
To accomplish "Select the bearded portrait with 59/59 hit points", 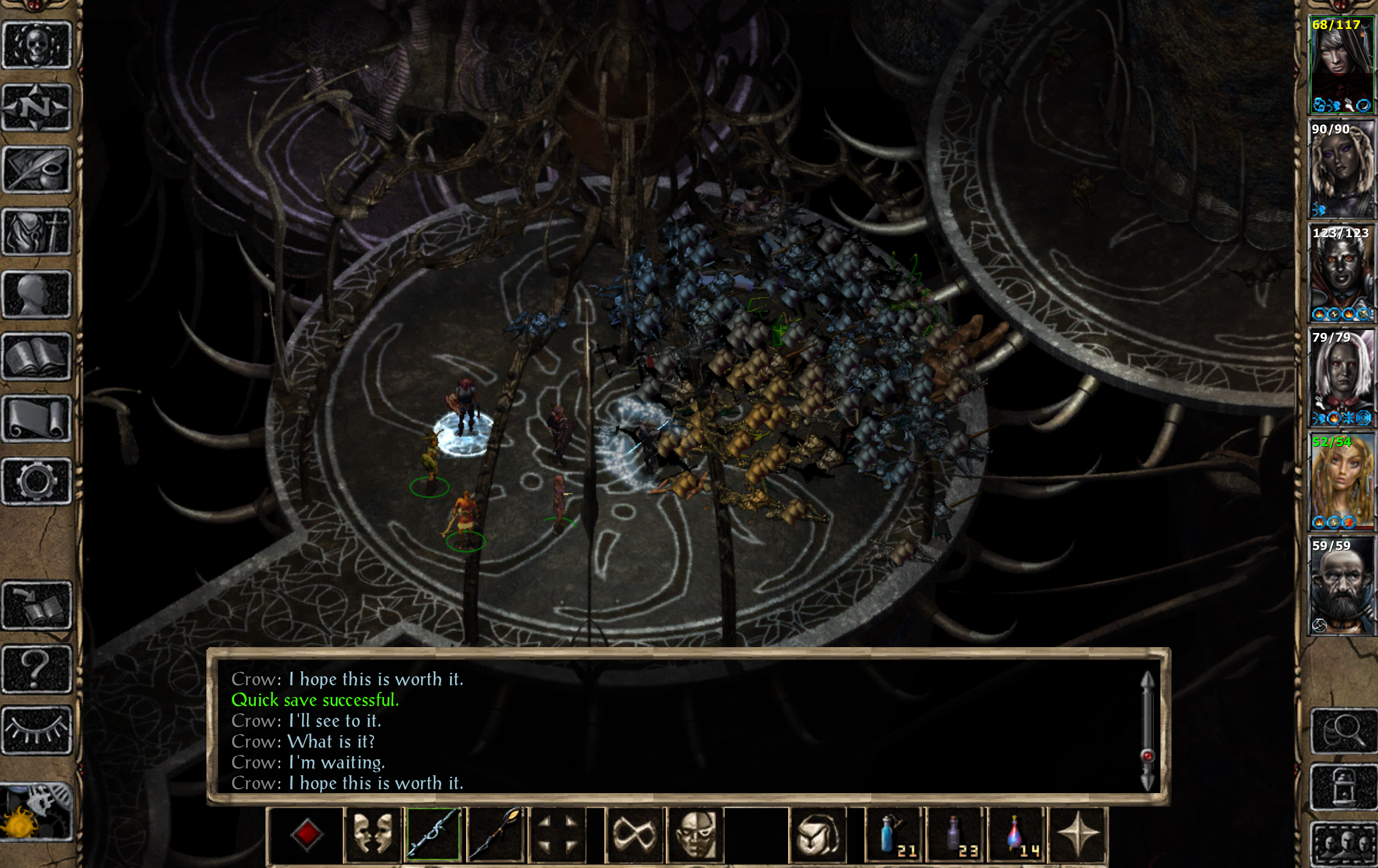I will click(x=1341, y=585).
